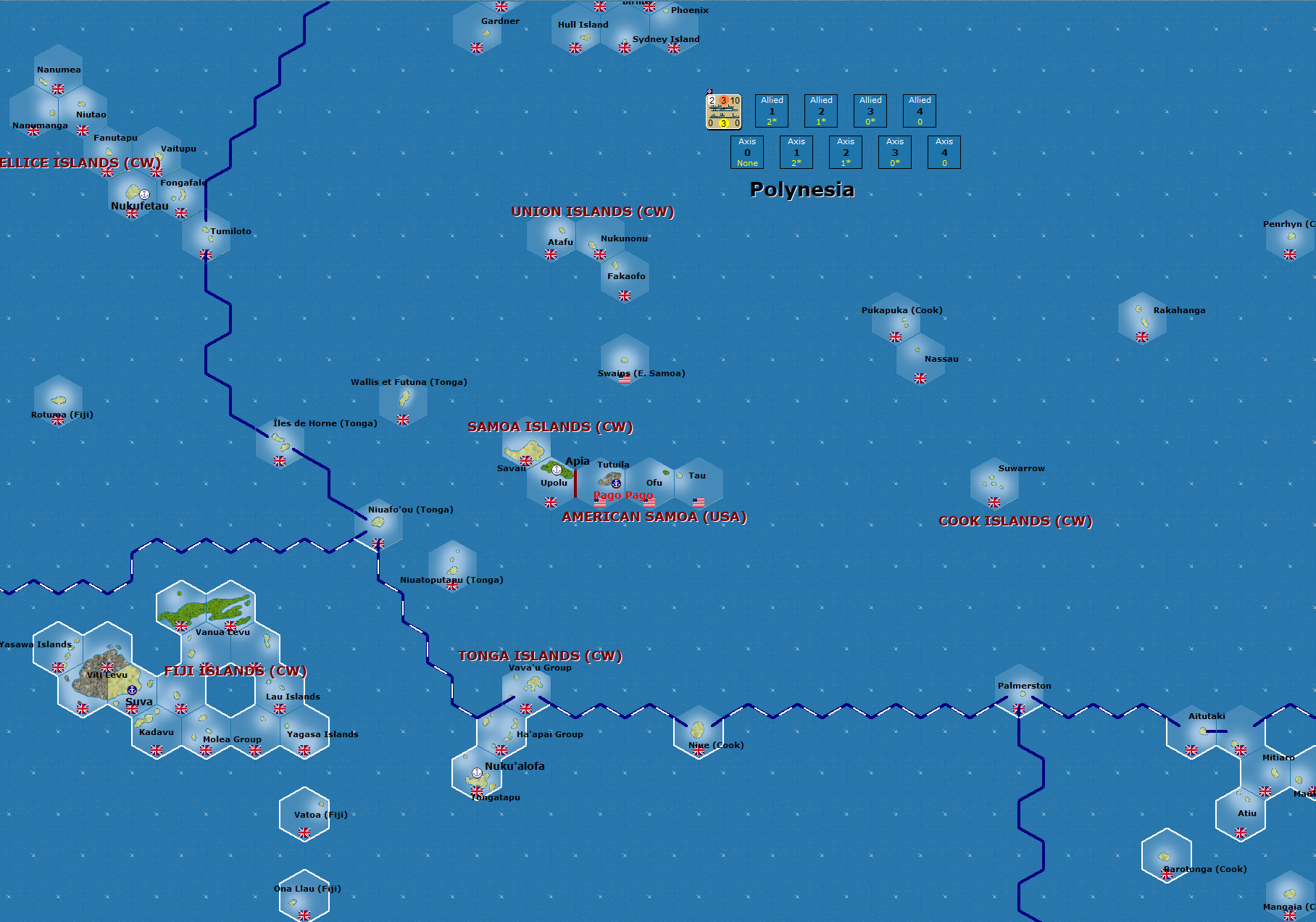Click the anchor port icon at Nukufetau

(x=145, y=195)
